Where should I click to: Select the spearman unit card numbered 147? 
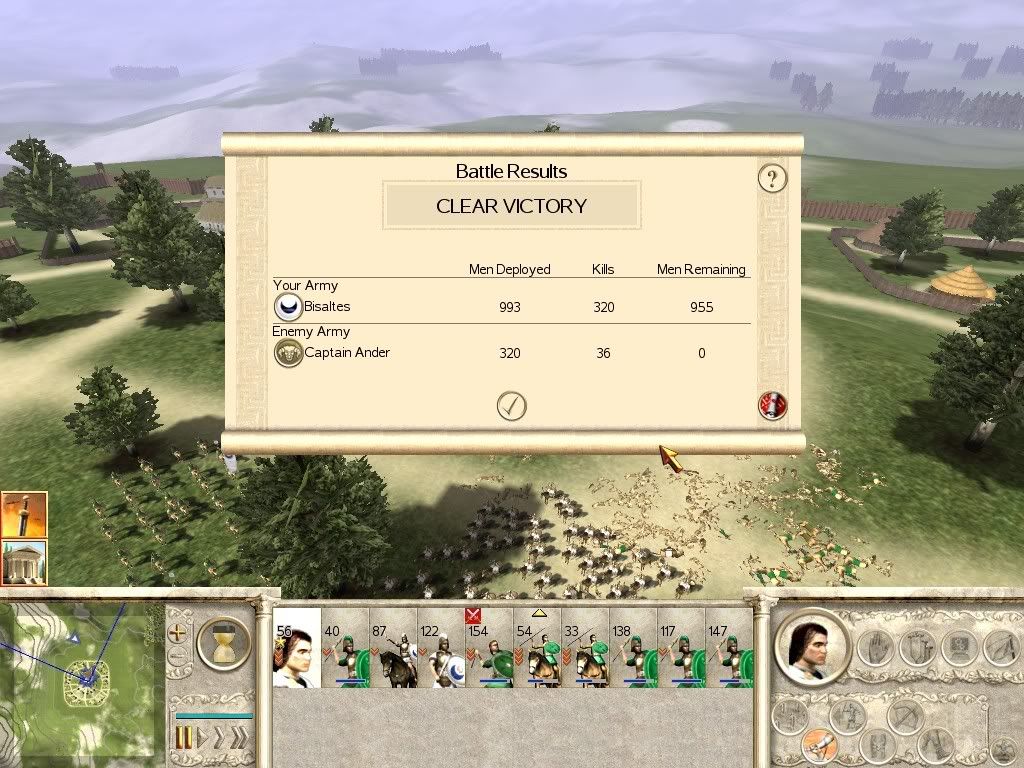click(x=729, y=648)
